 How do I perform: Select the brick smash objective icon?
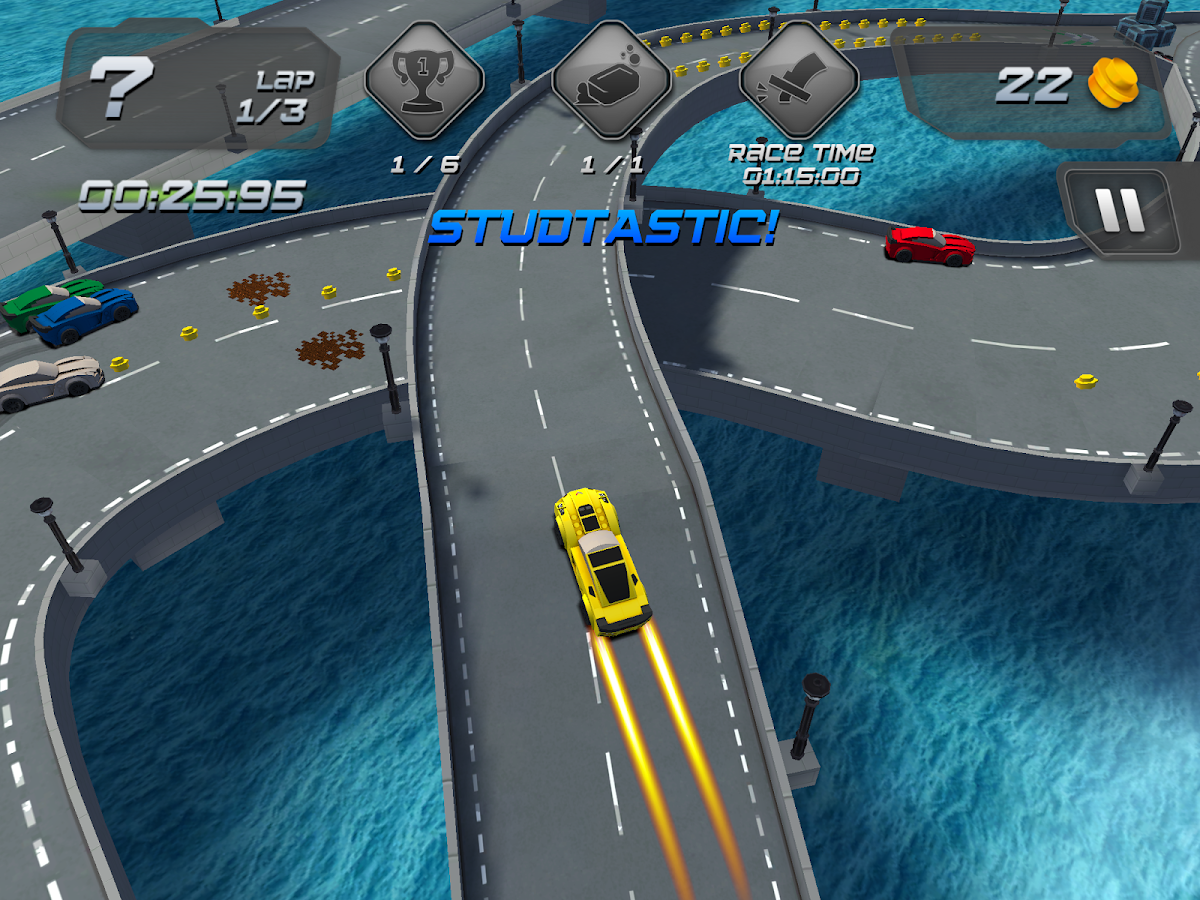(x=610, y=80)
